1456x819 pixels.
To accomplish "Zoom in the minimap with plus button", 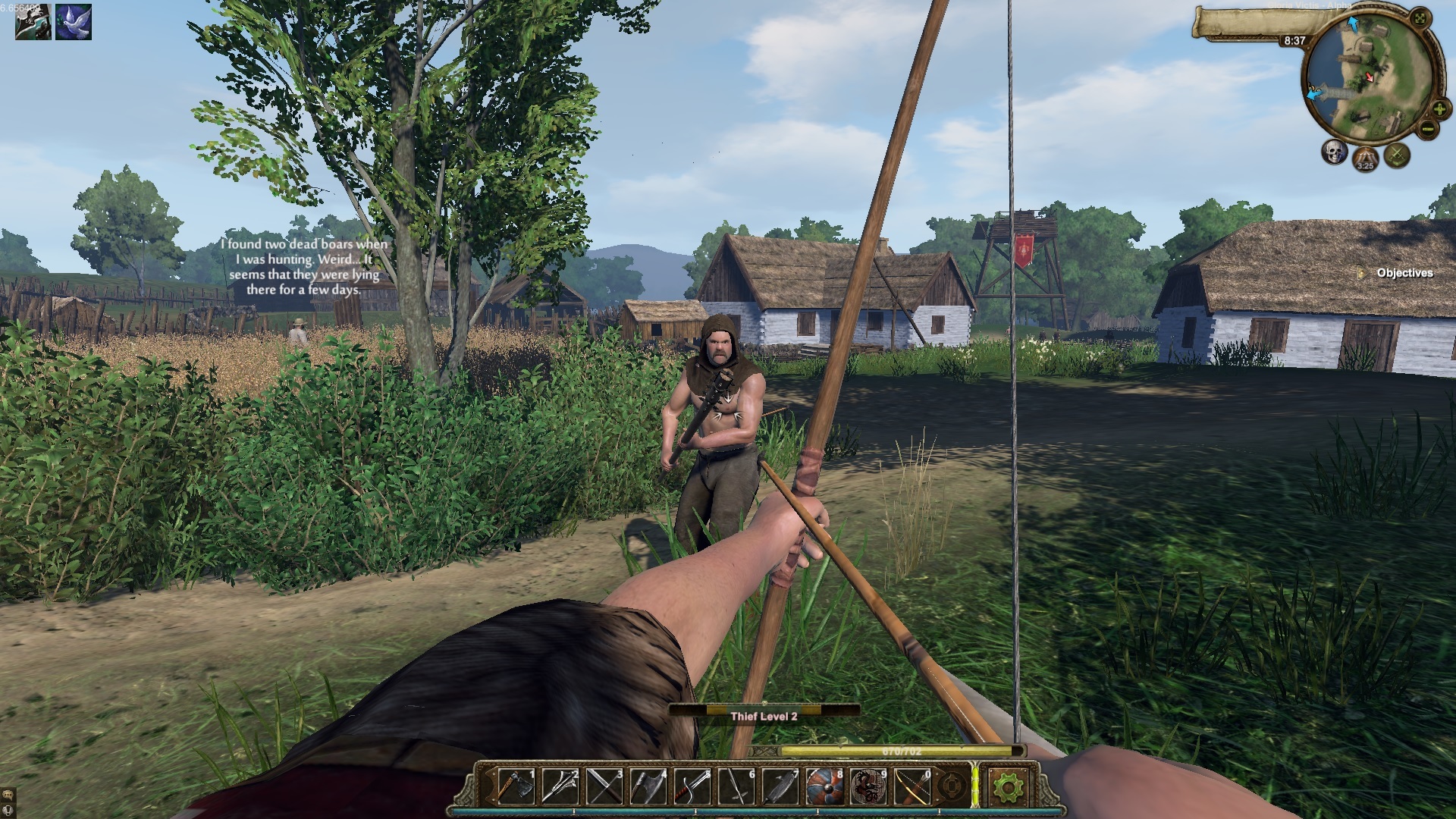I will click(1439, 109).
